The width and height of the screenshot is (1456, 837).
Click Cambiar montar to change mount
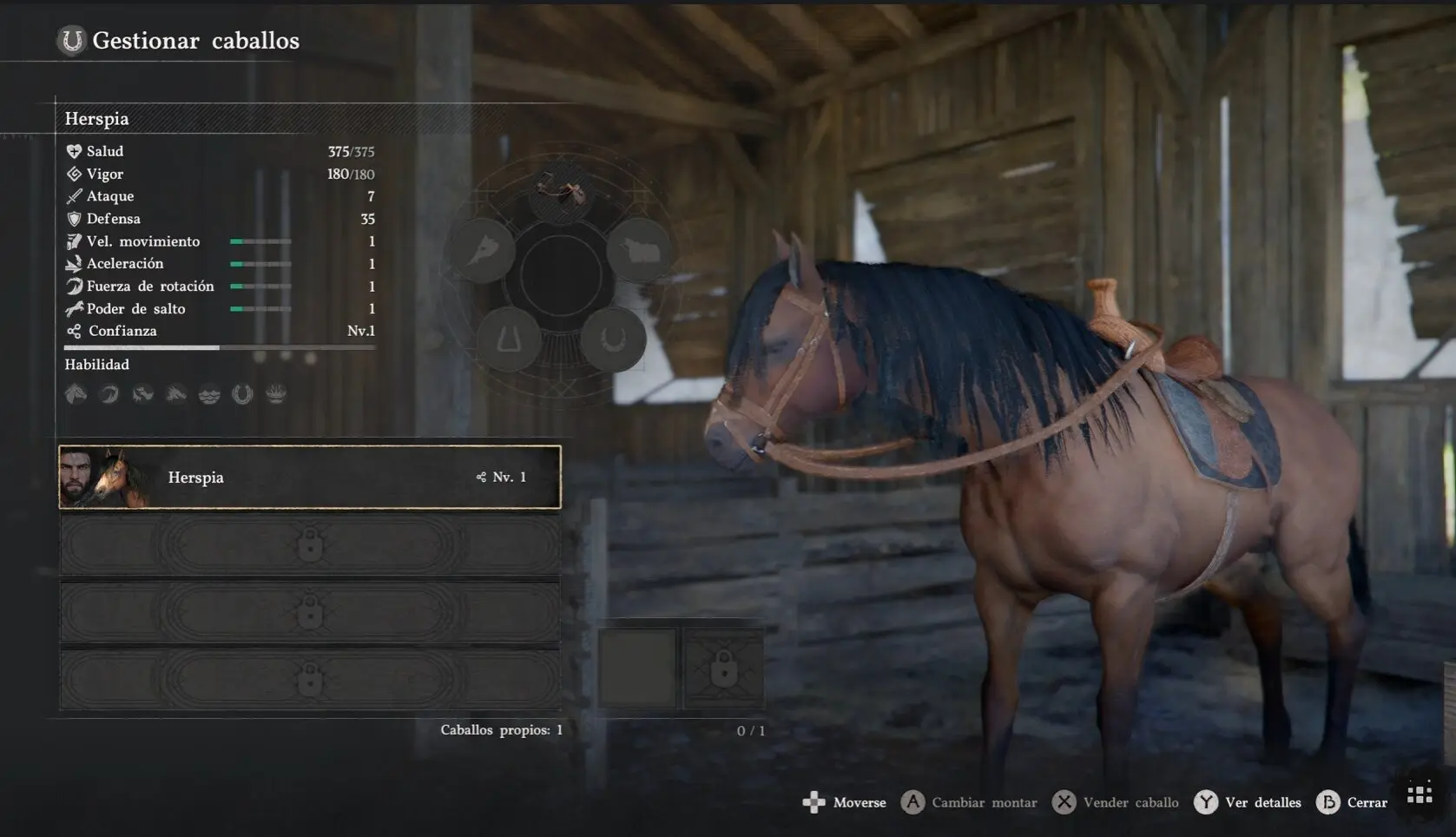(x=969, y=802)
